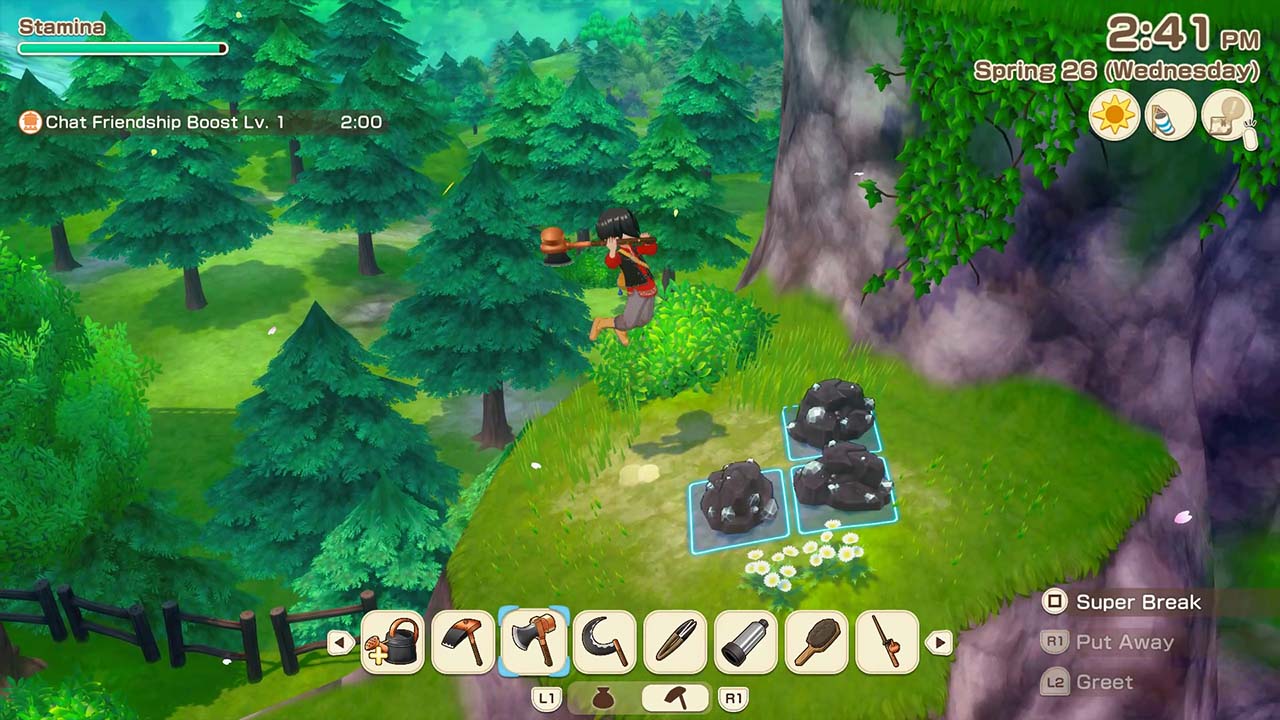Open the windsock wind indicator icon
The image size is (1280, 720).
pyautogui.click(x=1170, y=114)
